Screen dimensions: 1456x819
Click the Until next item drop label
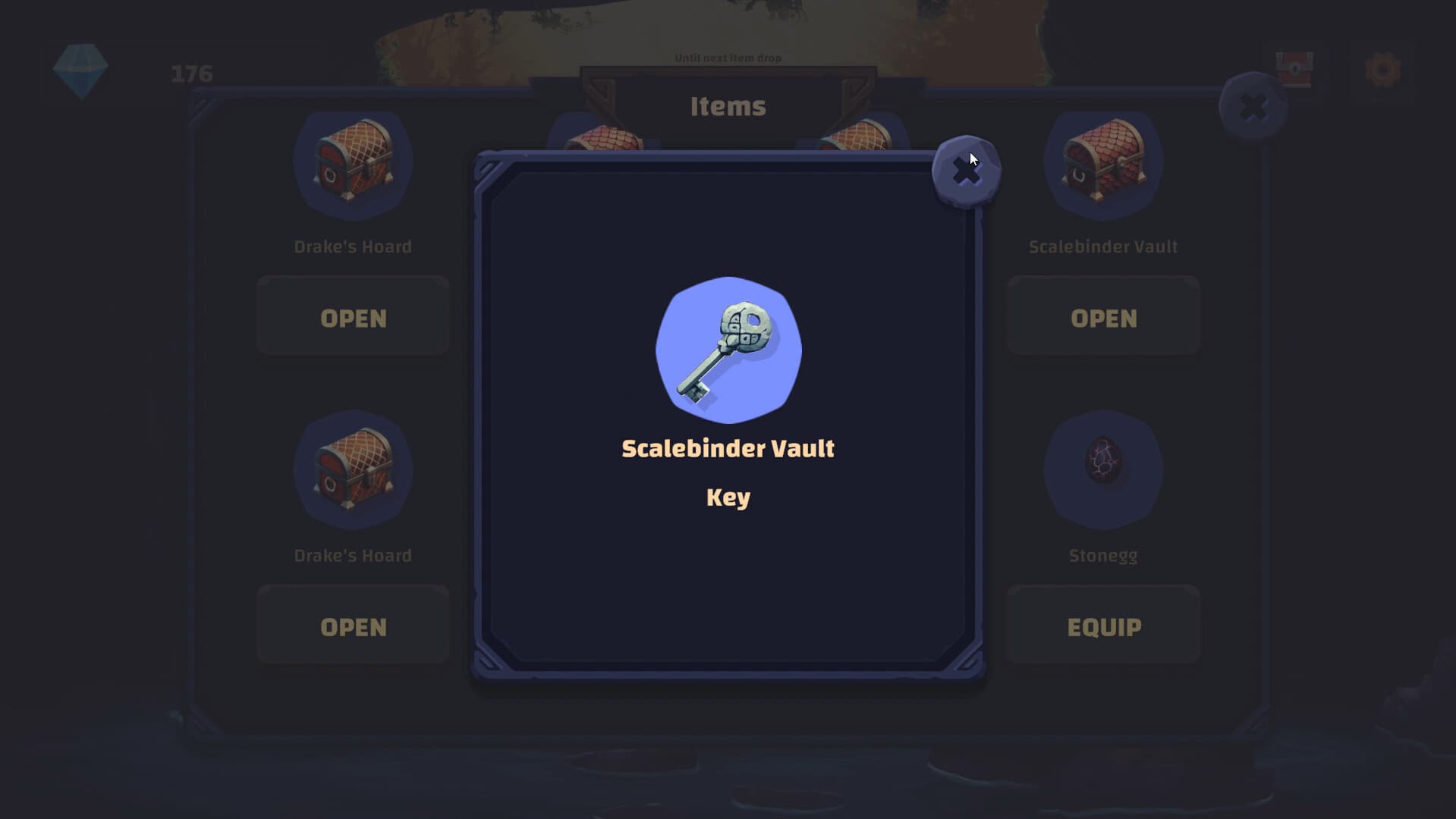click(727, 58)
